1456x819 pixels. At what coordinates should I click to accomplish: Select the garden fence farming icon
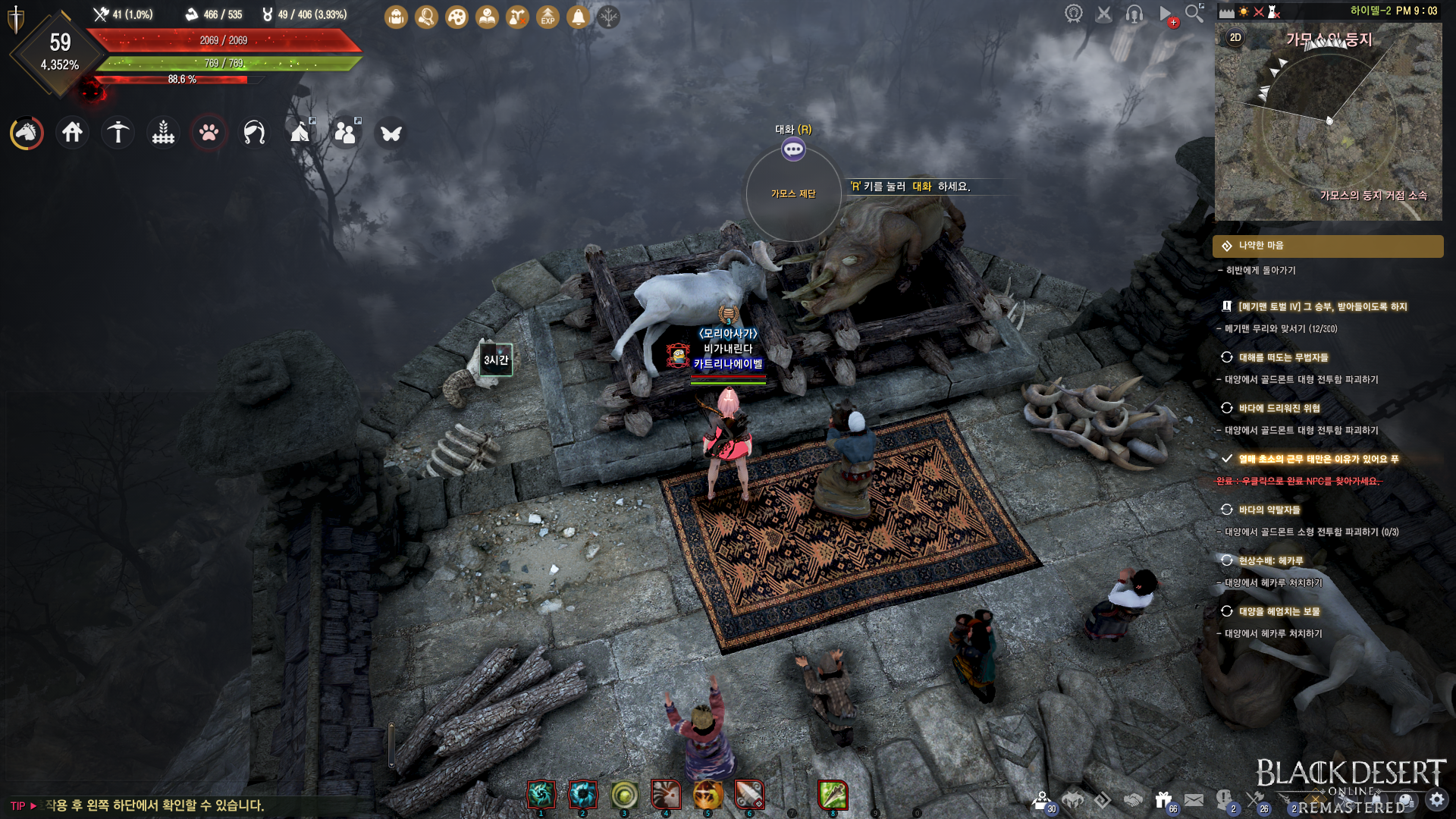[163, 133]
